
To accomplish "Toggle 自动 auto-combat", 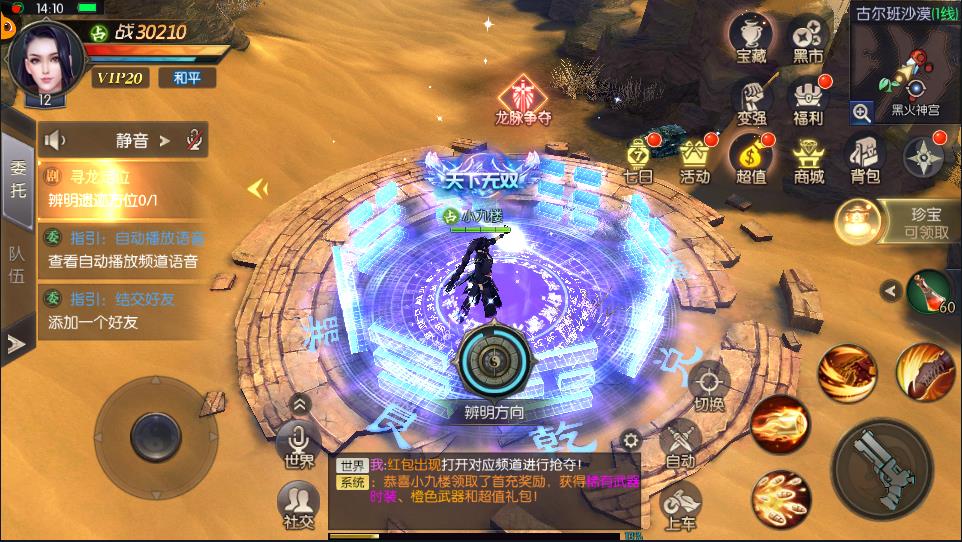I will (x=680, y=444).
